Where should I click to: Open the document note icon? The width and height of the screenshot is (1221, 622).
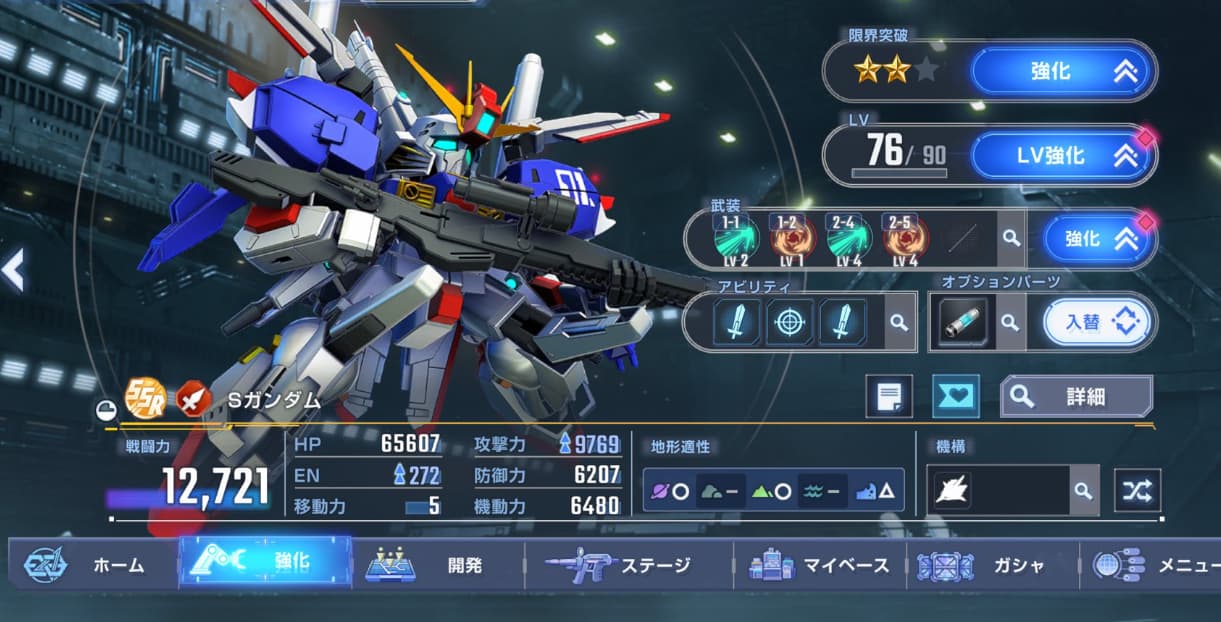click(889, 396)
